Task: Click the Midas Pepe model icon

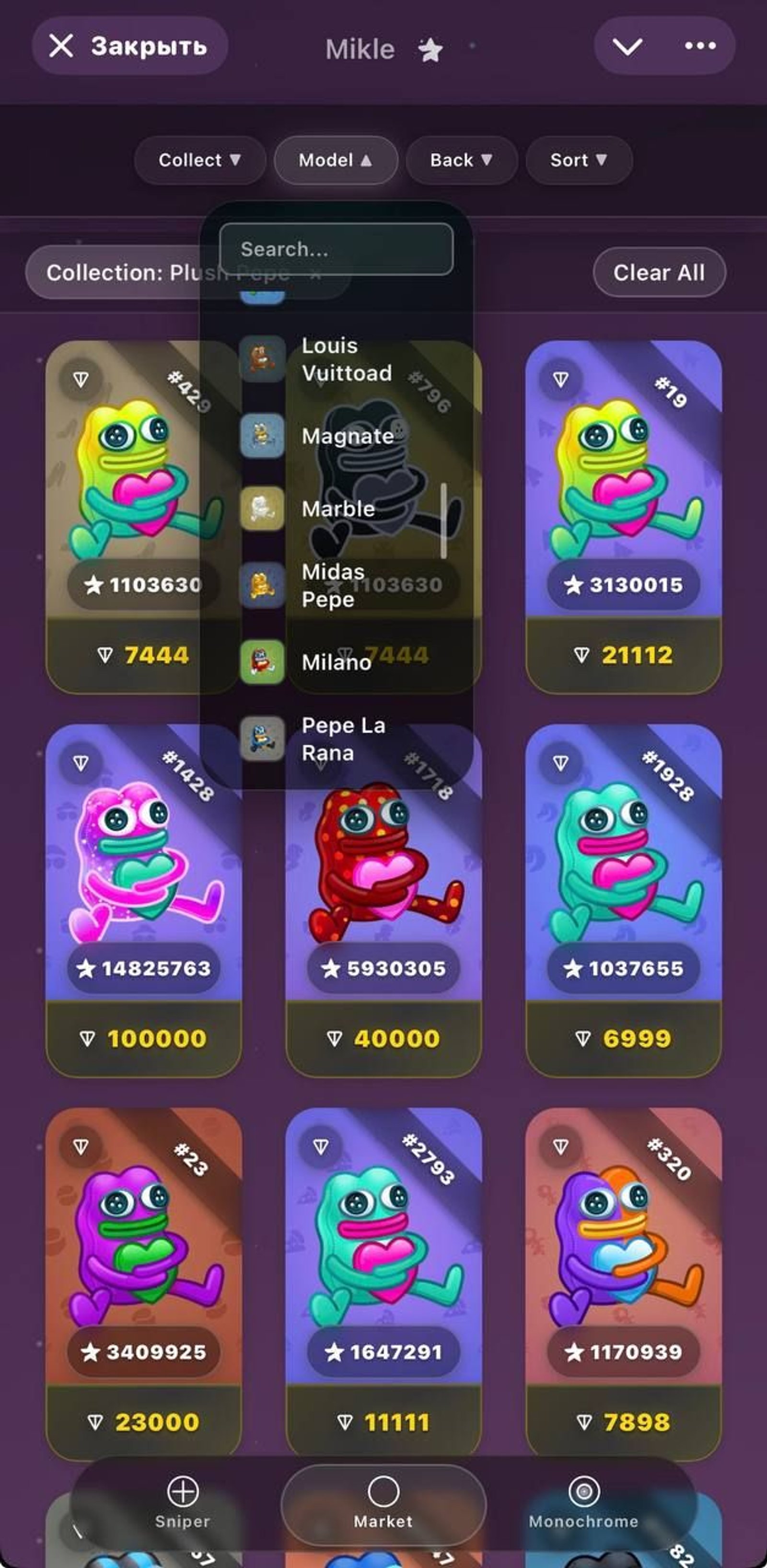Action: click(264, 586)
